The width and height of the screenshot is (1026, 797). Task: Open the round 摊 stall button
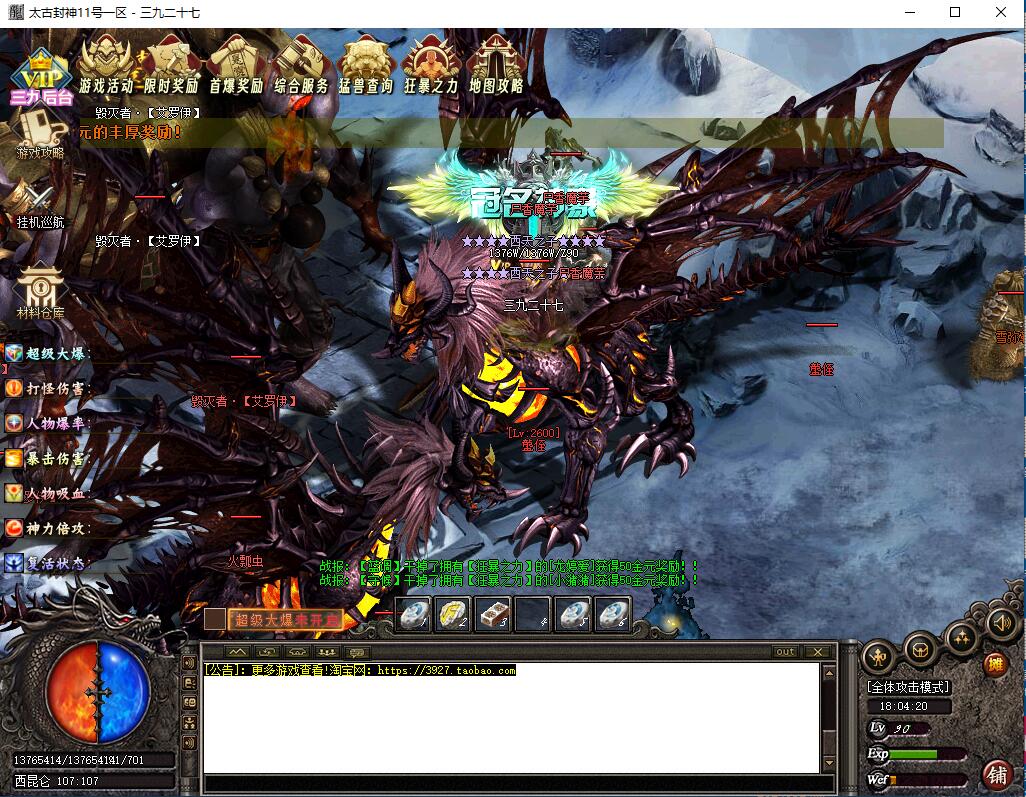coord(995,664)
